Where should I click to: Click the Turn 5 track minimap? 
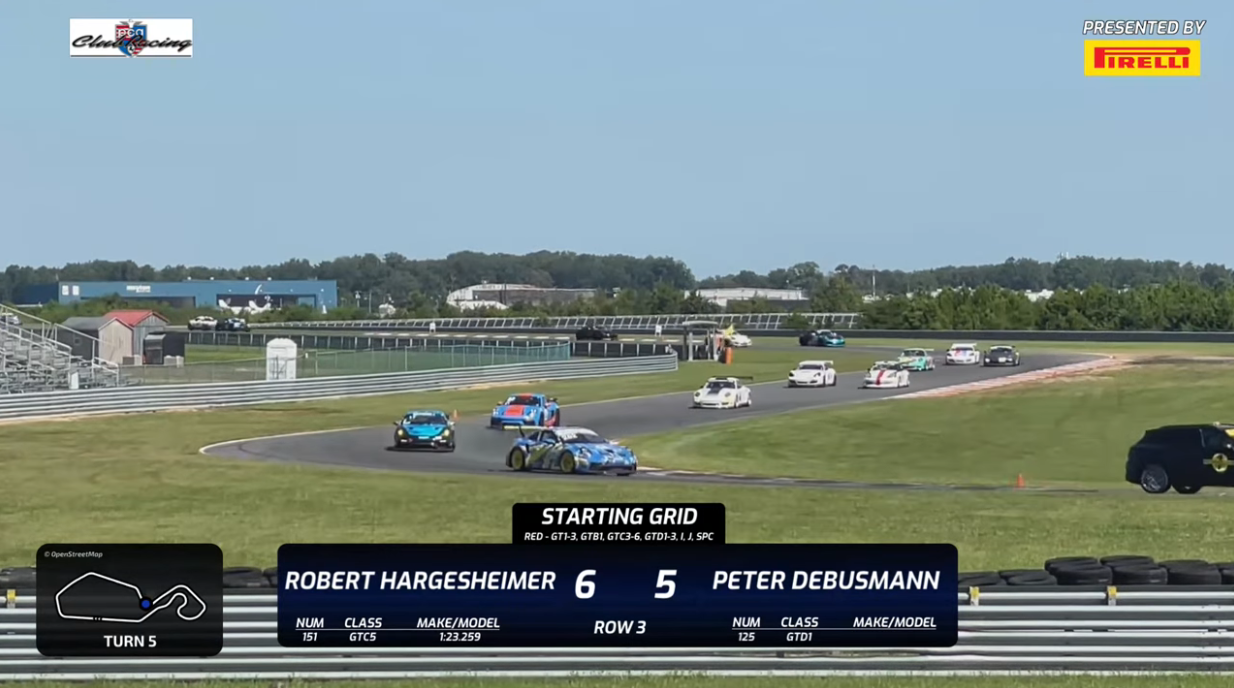130,600
